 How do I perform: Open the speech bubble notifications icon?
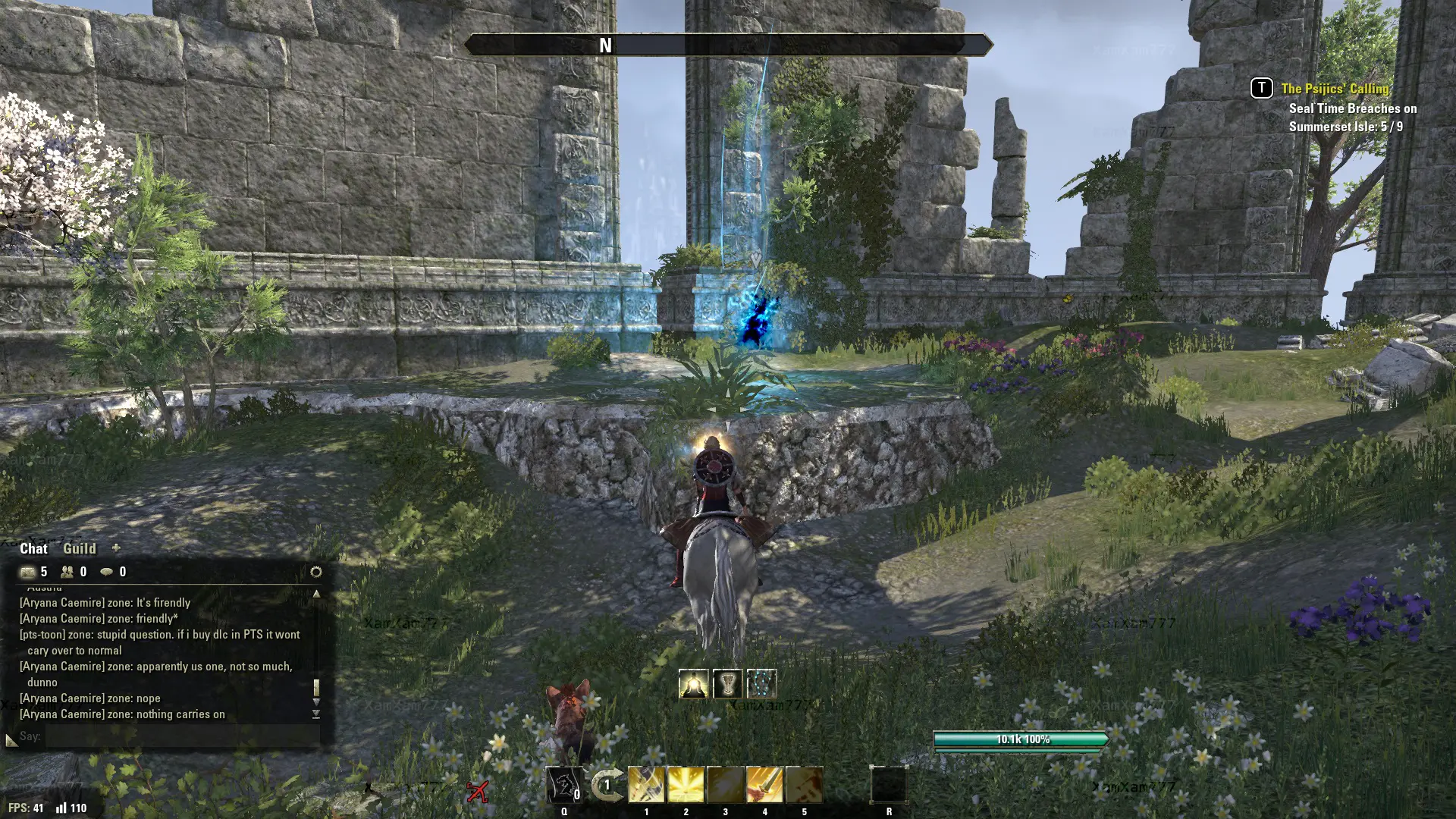(107, 572)
